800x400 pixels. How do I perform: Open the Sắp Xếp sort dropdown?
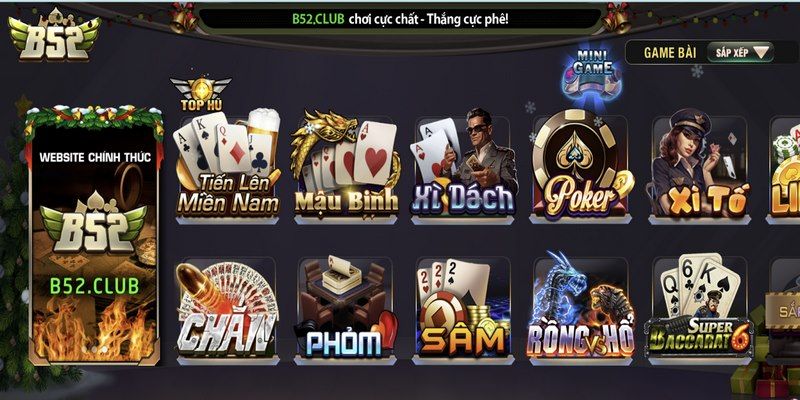(740, 52)
